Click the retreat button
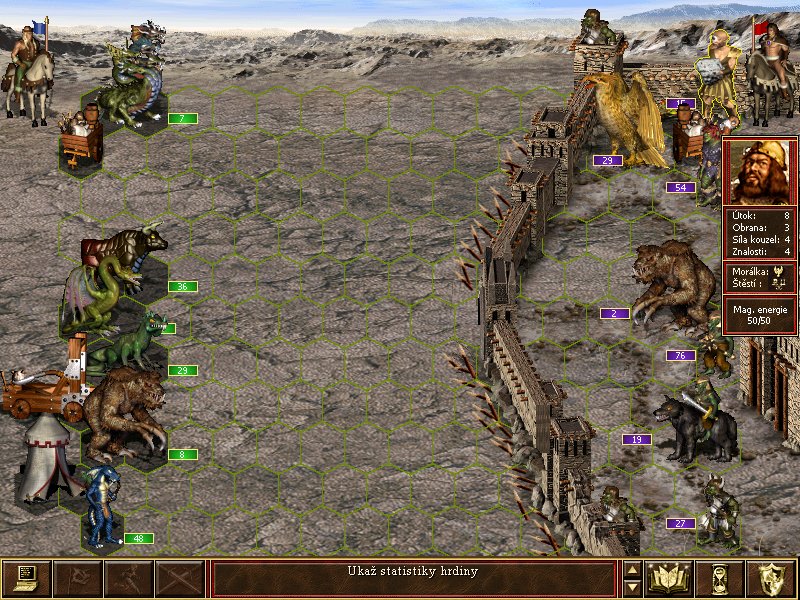 (129, 579)
